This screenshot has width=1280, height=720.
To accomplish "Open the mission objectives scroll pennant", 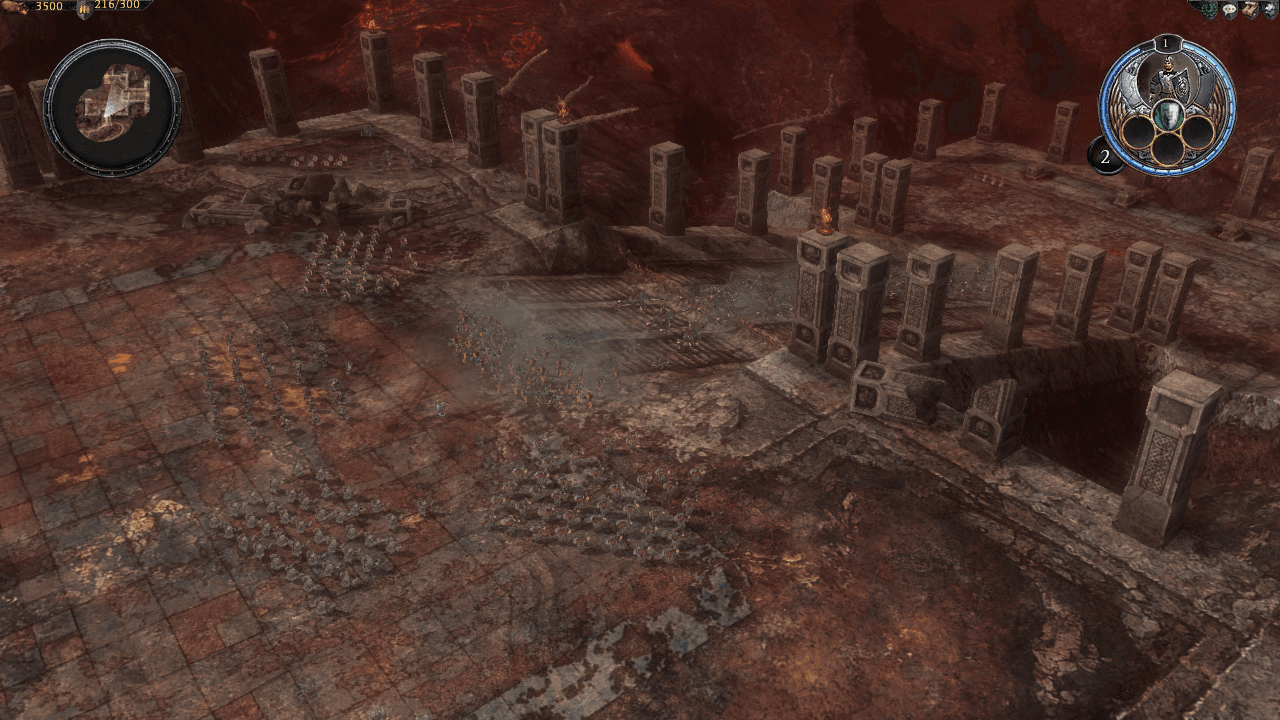I will click(x=1250, y=9).
